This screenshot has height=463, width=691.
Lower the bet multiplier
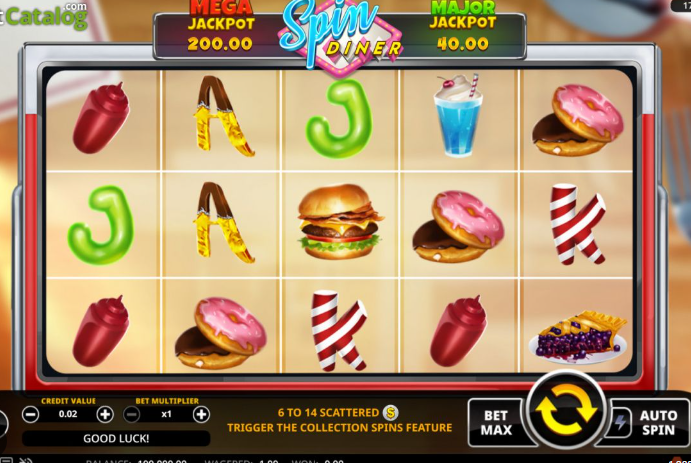pos(132,414)
